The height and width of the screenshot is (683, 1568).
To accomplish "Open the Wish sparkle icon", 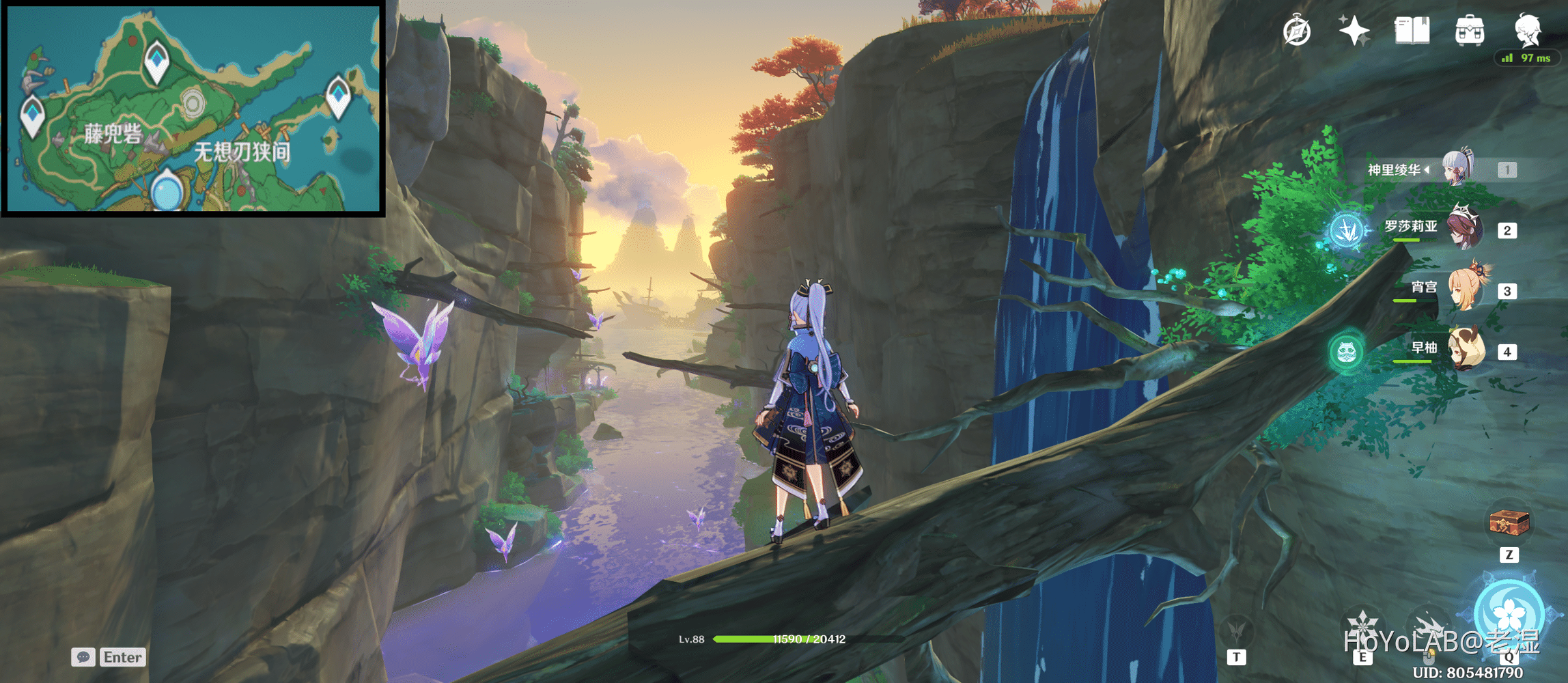I will 1356,29.
